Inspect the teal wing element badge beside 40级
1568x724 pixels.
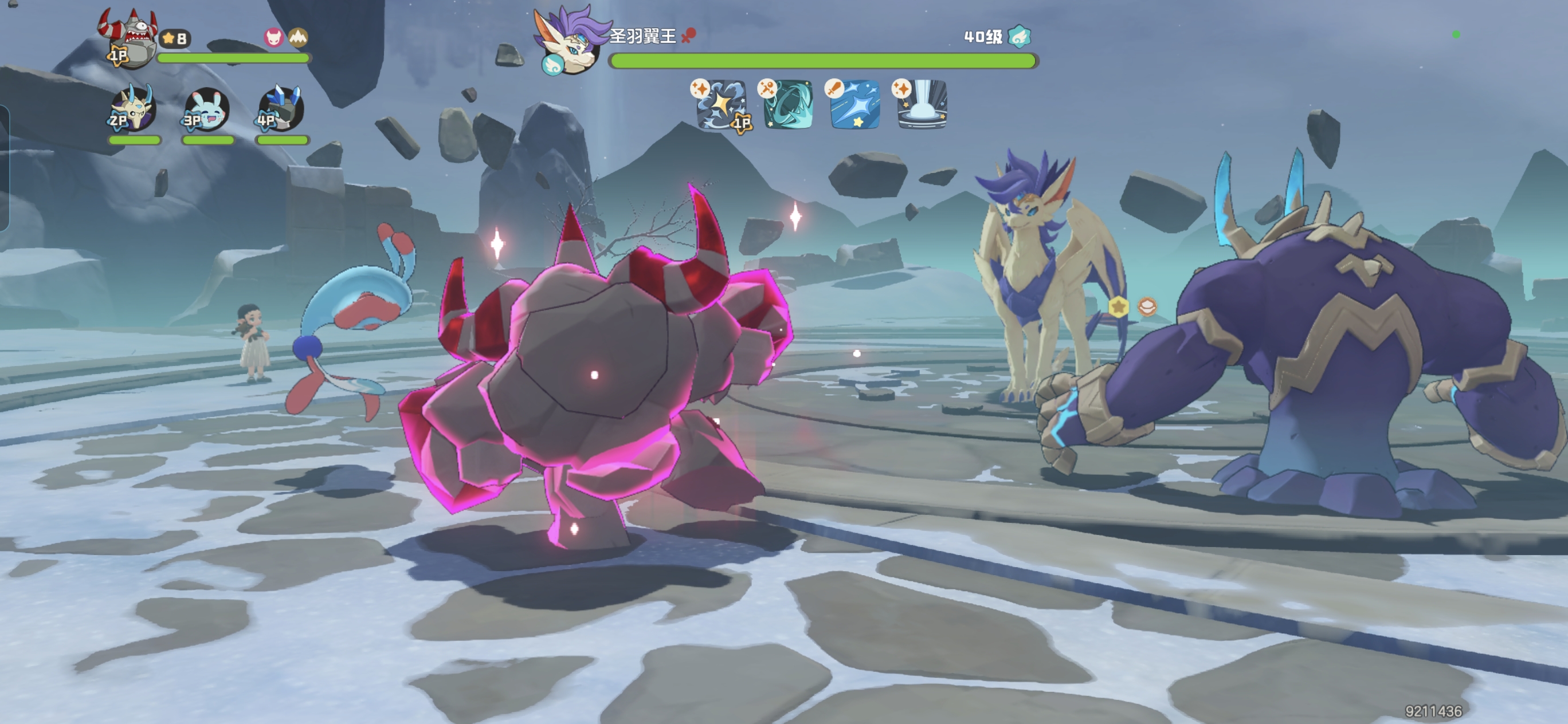click(1019, 37)
